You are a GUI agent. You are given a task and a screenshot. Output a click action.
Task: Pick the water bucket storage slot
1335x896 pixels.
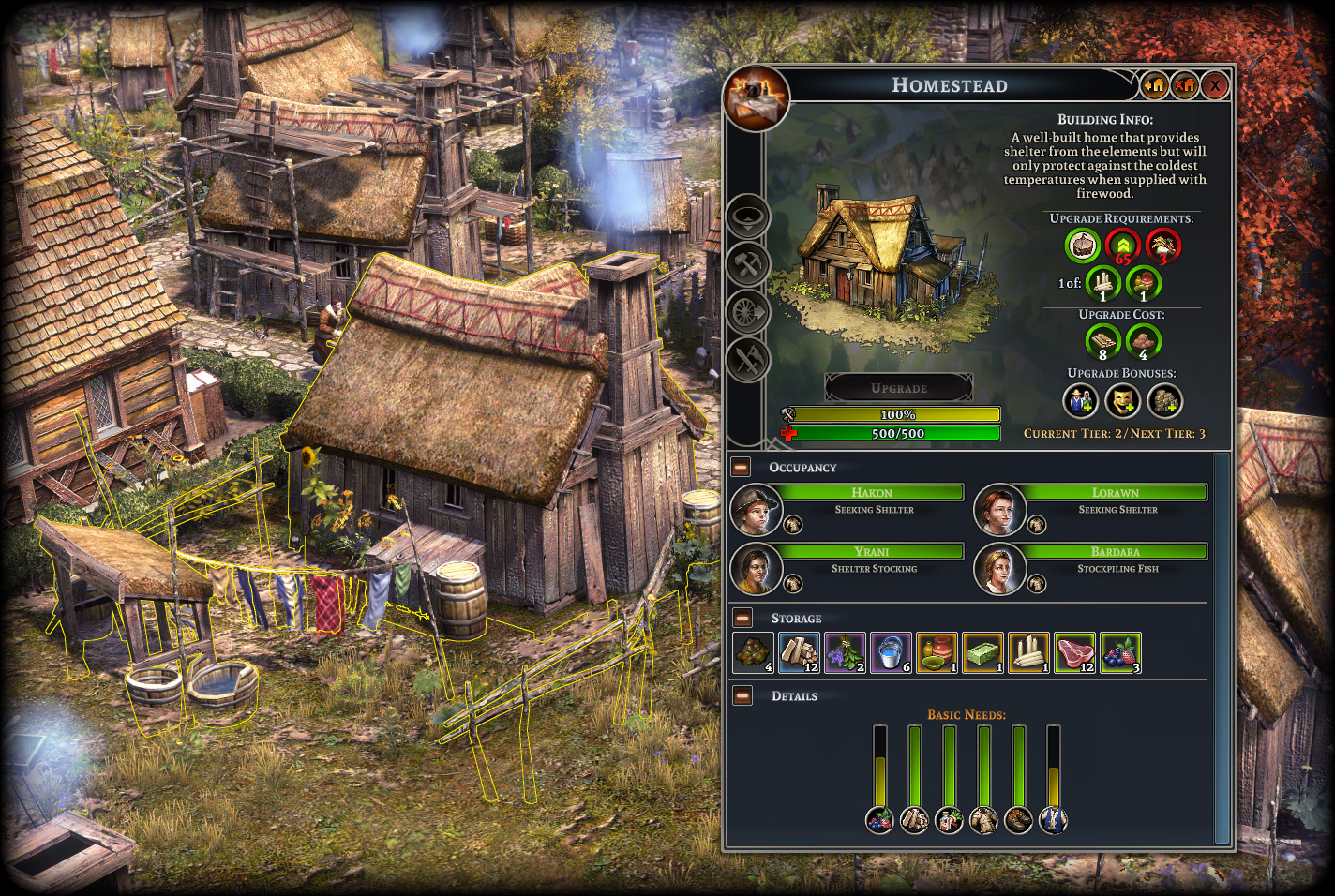click(891, 652)
